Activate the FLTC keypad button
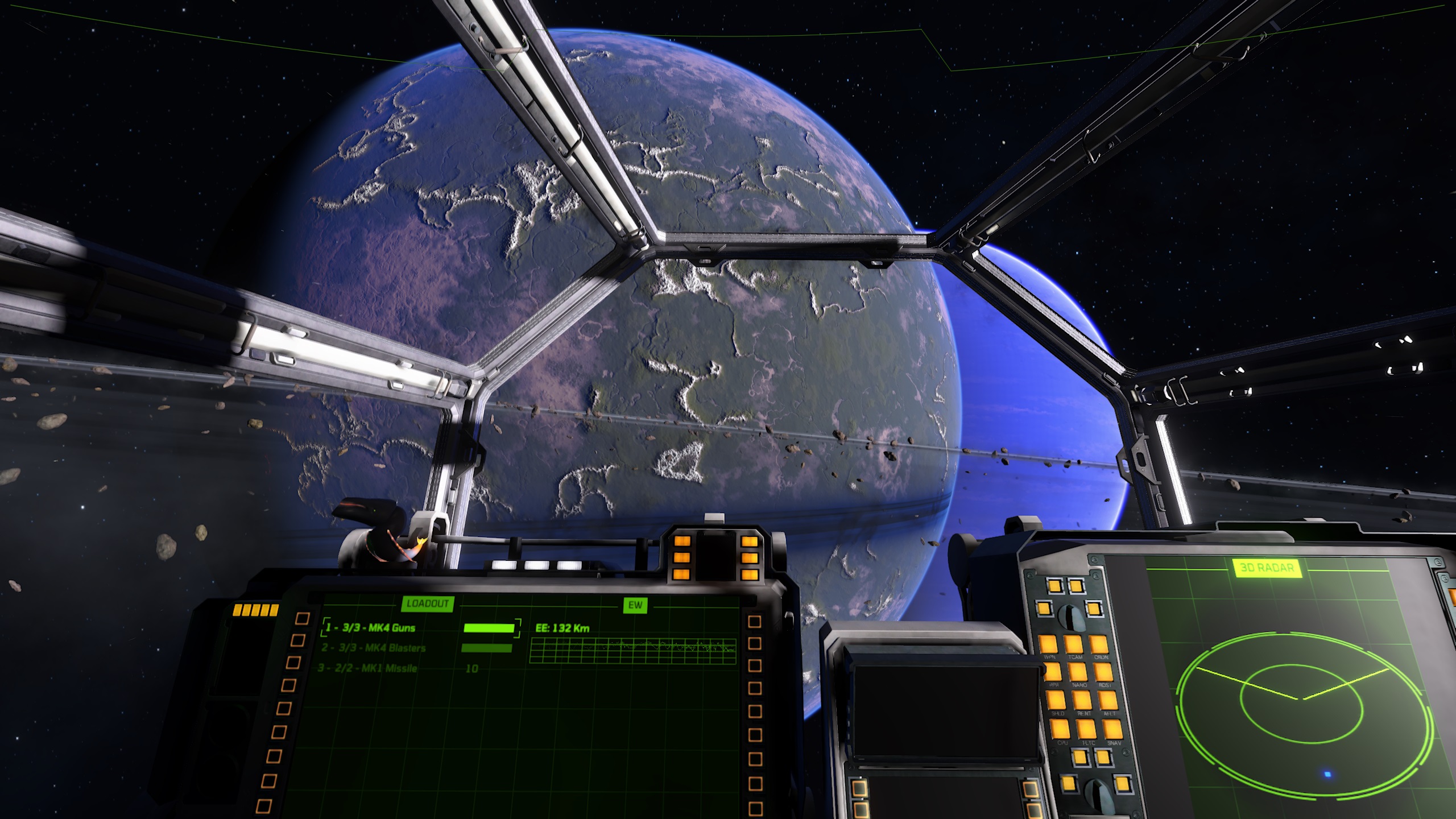Viewport: 1456px width, 819px height. click(x=1086, y=729)
